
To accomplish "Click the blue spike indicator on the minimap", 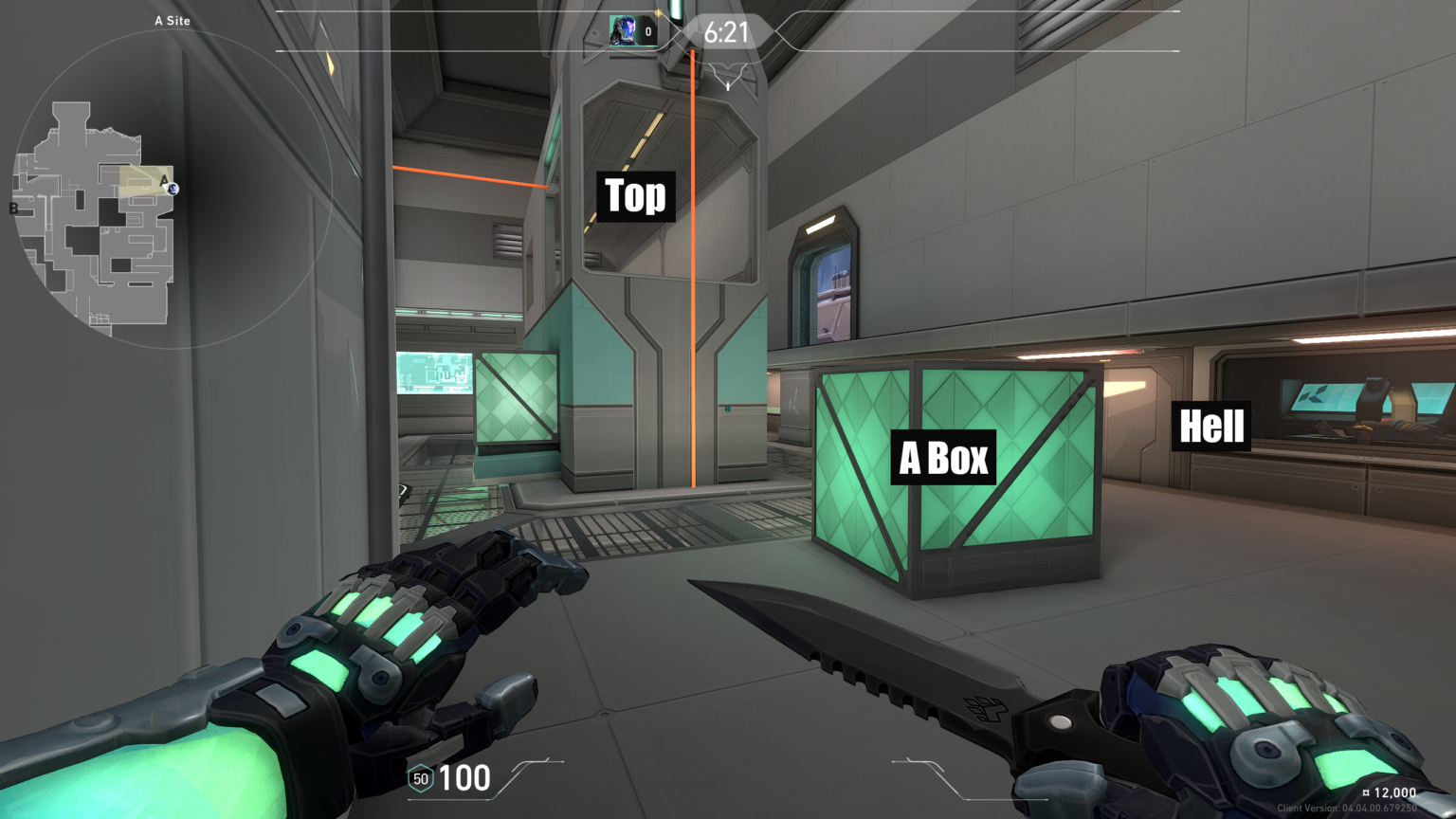I will (173, 190).
